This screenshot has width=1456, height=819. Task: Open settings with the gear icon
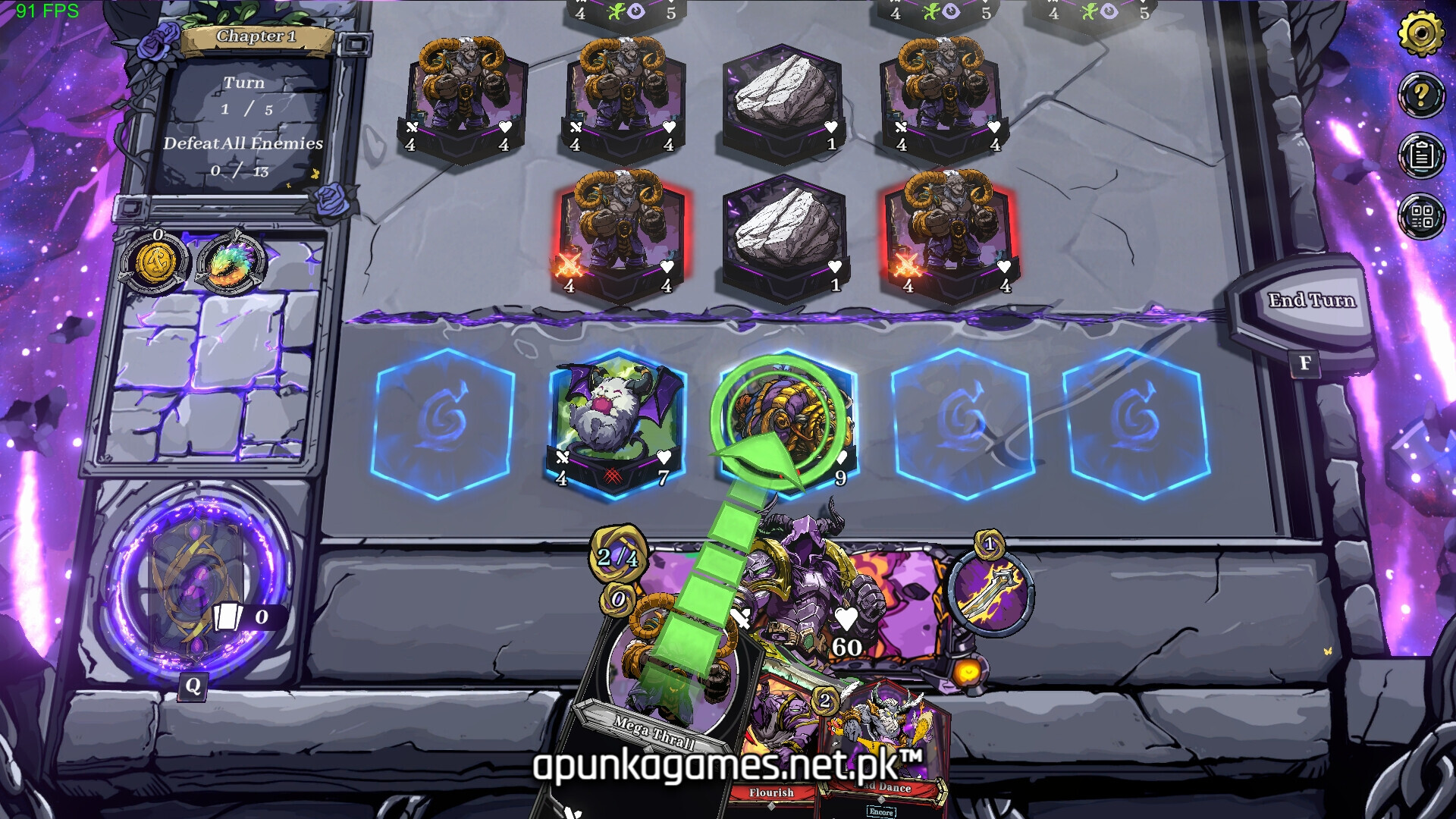pyautogui.click(x=1420, y=33)
